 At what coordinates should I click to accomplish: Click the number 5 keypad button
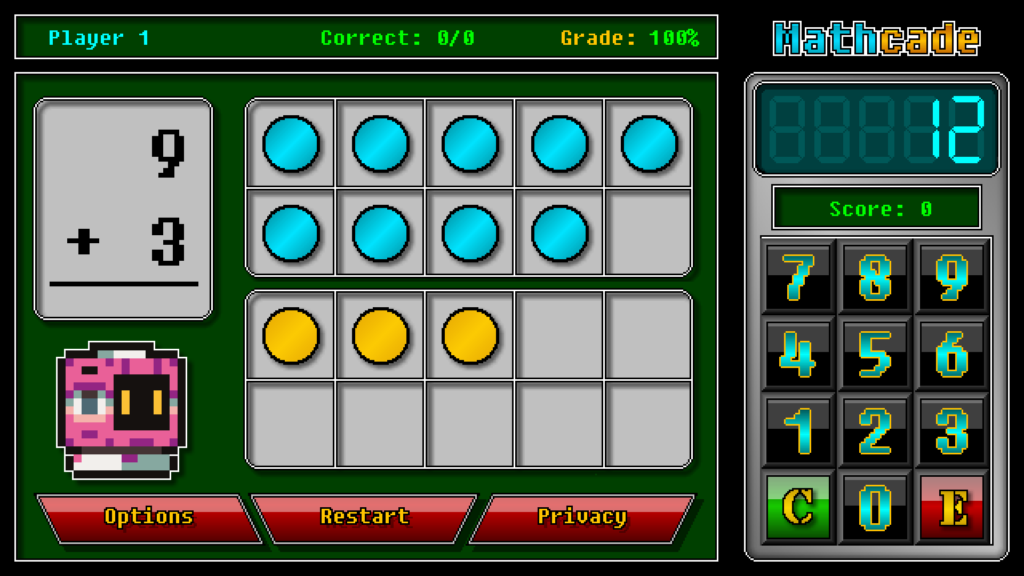click(x=875, y=354)
